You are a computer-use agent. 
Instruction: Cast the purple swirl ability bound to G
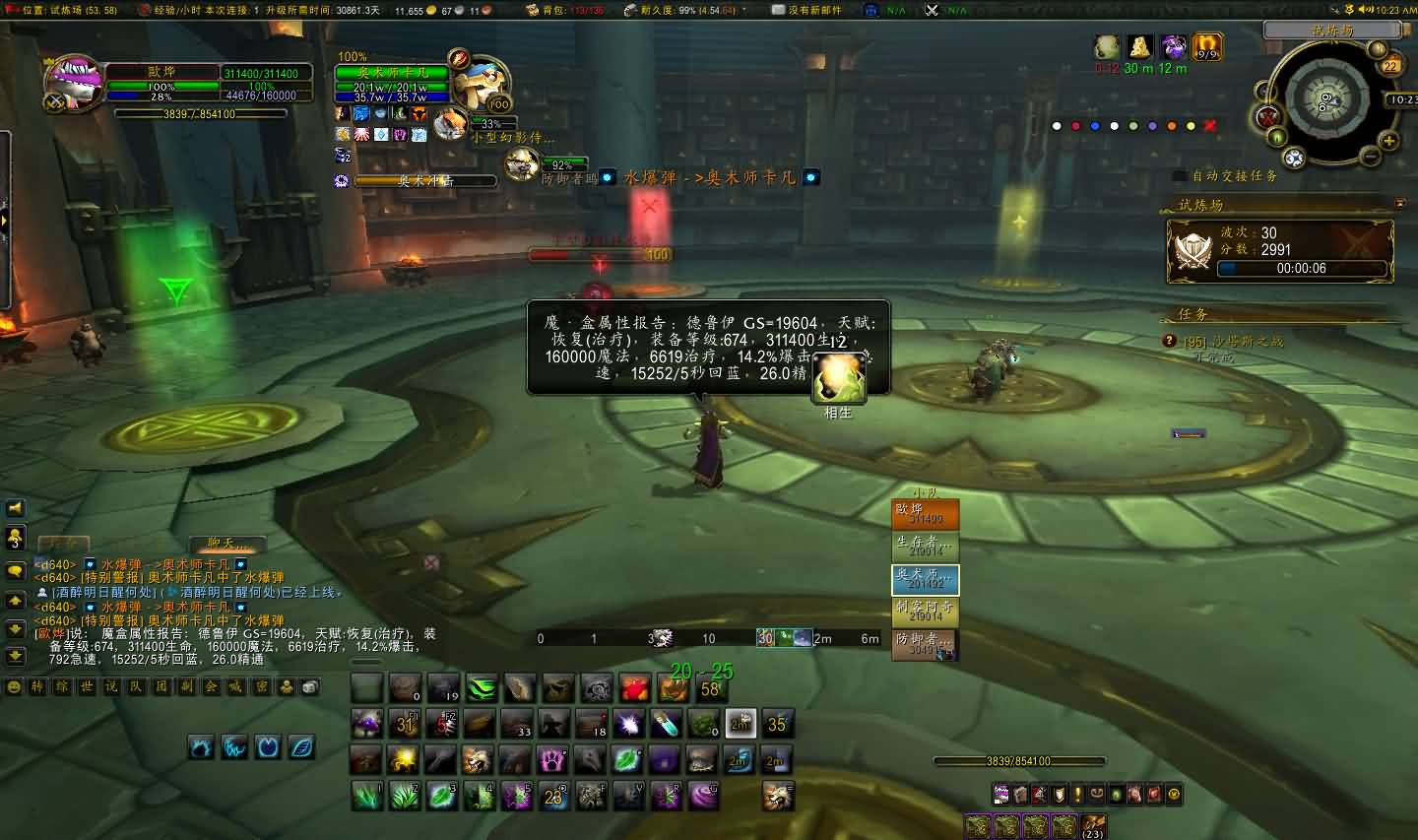pyautogui.click(x=703, y=795)
